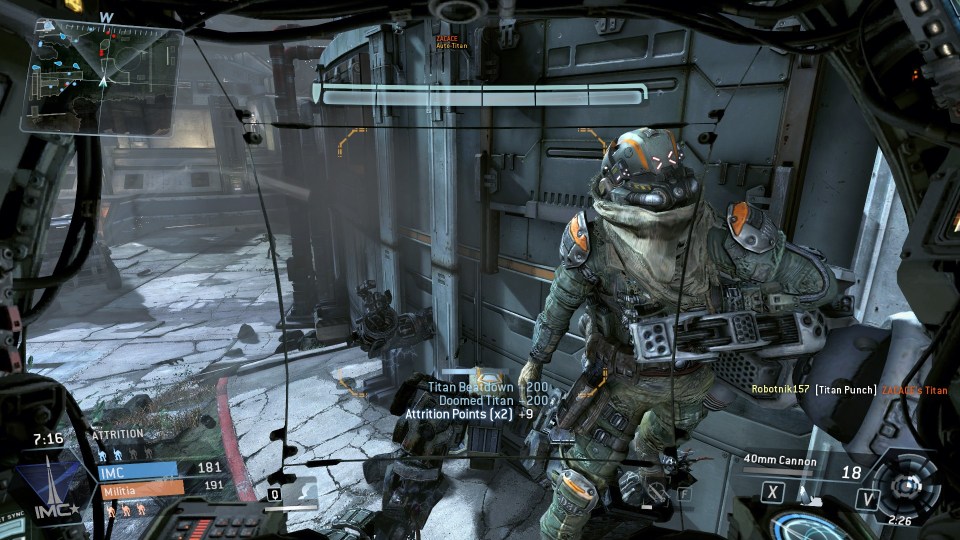
Task: Select the orange Militia pilot status icons
Action: pos(125,509)
